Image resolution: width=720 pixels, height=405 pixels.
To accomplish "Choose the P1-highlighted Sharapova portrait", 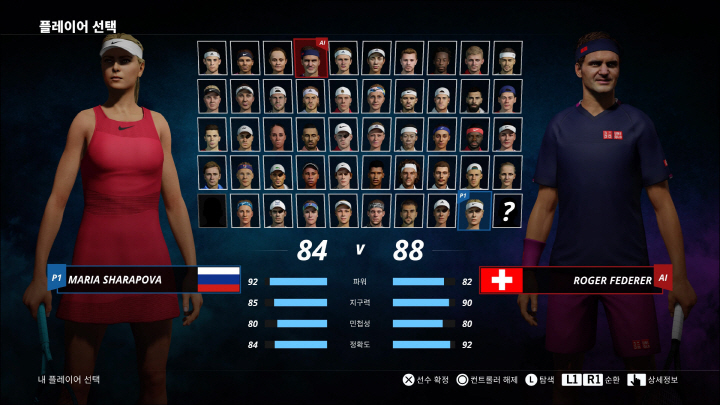I will tap(475, 212).
